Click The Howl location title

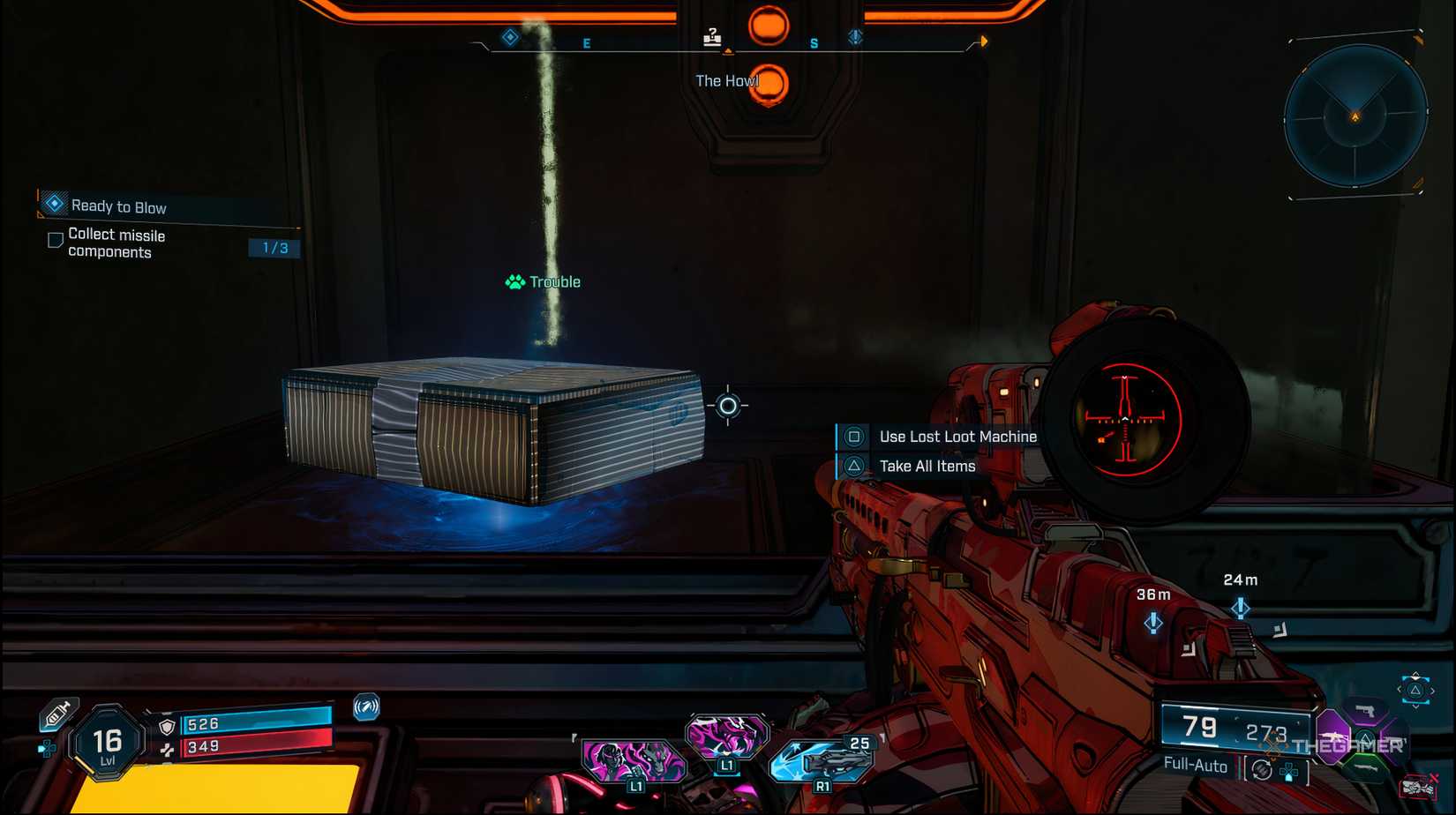coord(728,80)
